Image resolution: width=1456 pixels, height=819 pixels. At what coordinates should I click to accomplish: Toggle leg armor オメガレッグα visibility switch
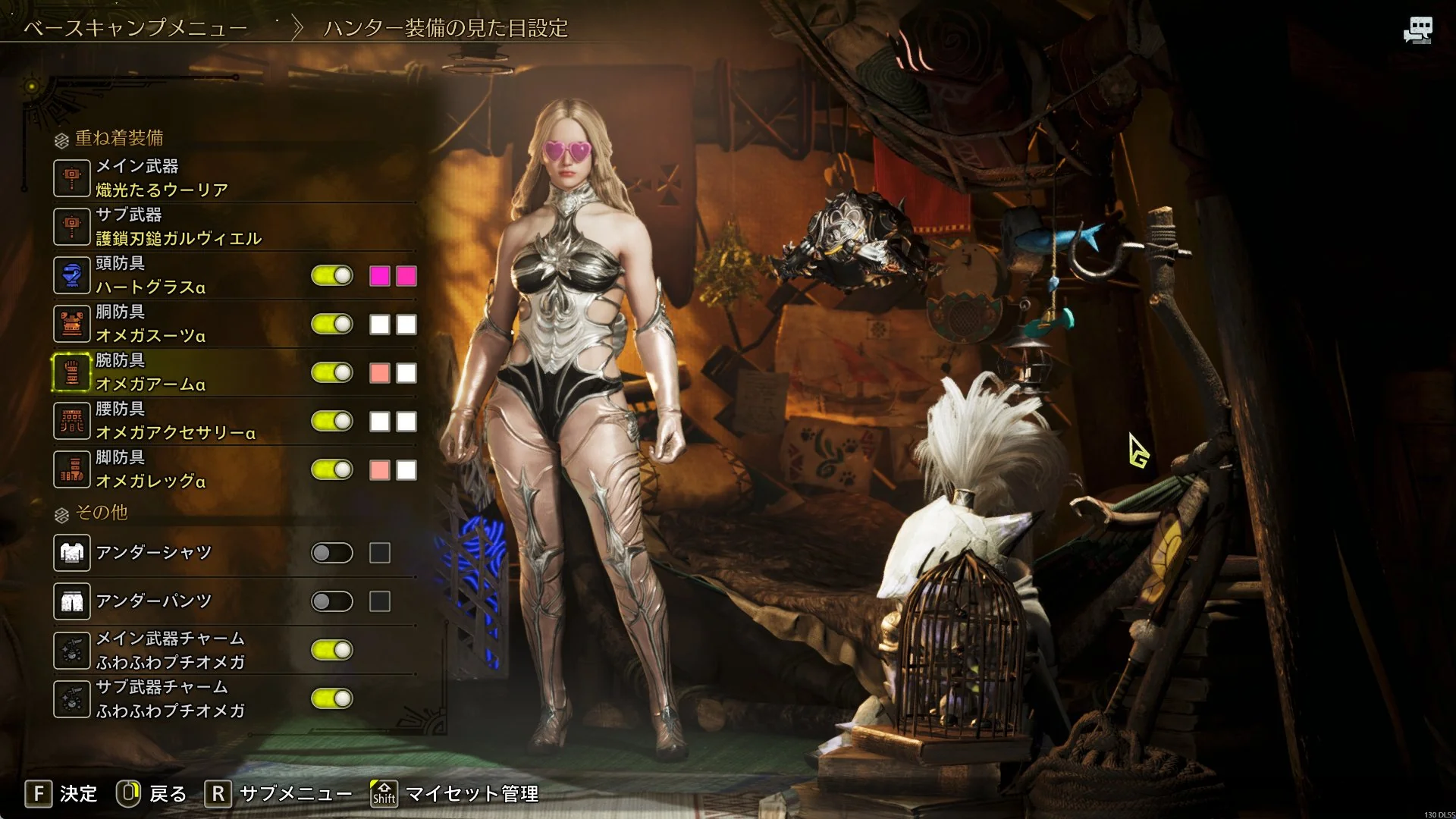coord(332,469)
